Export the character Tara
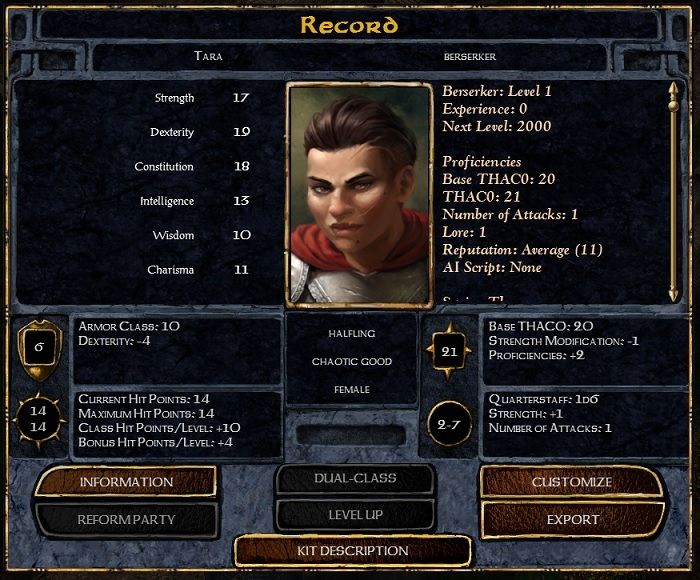This screenshot has width=700, height=580. pyautogui.click(x=572, y=519)
